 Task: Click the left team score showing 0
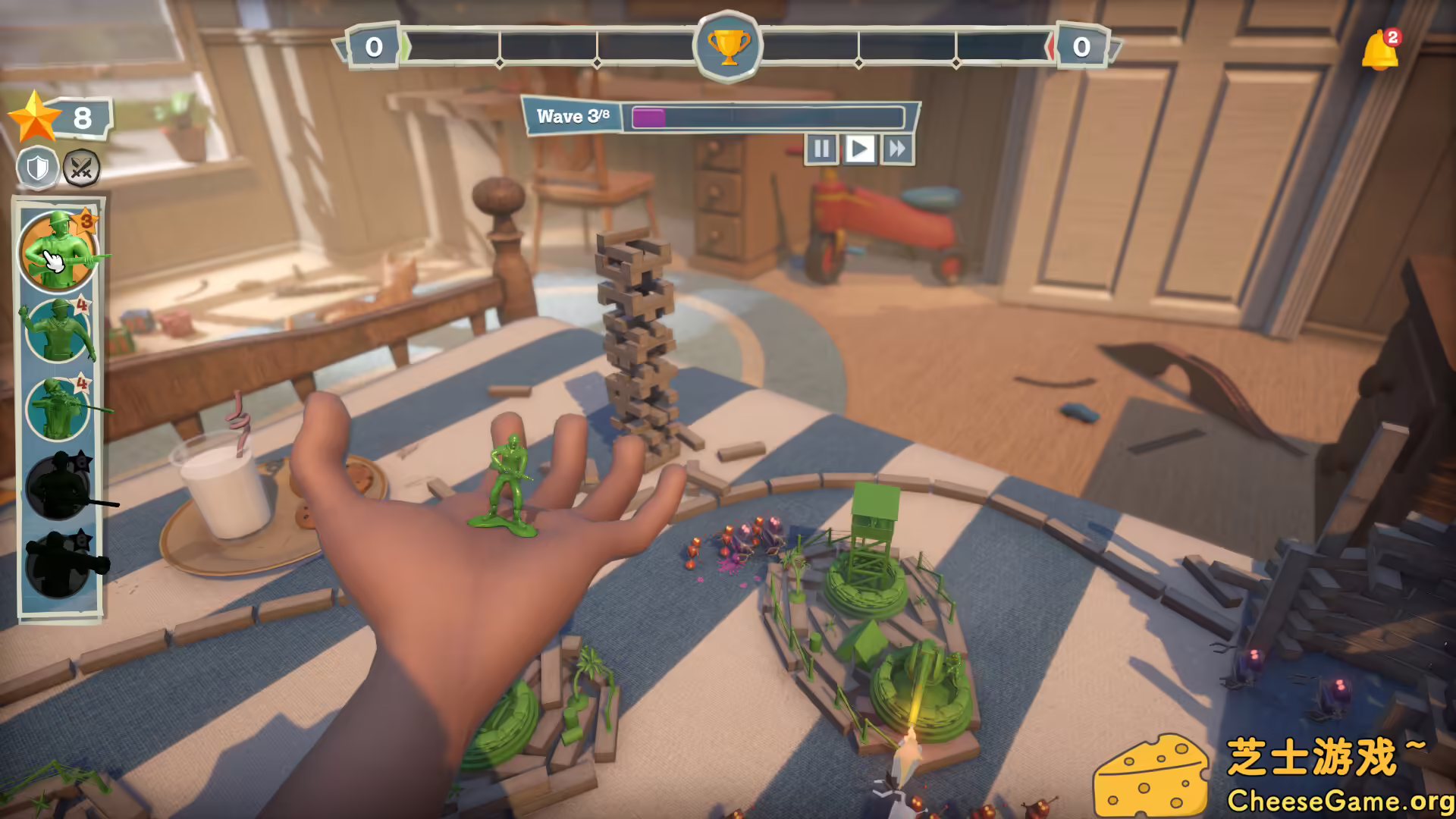coord(373,45)
